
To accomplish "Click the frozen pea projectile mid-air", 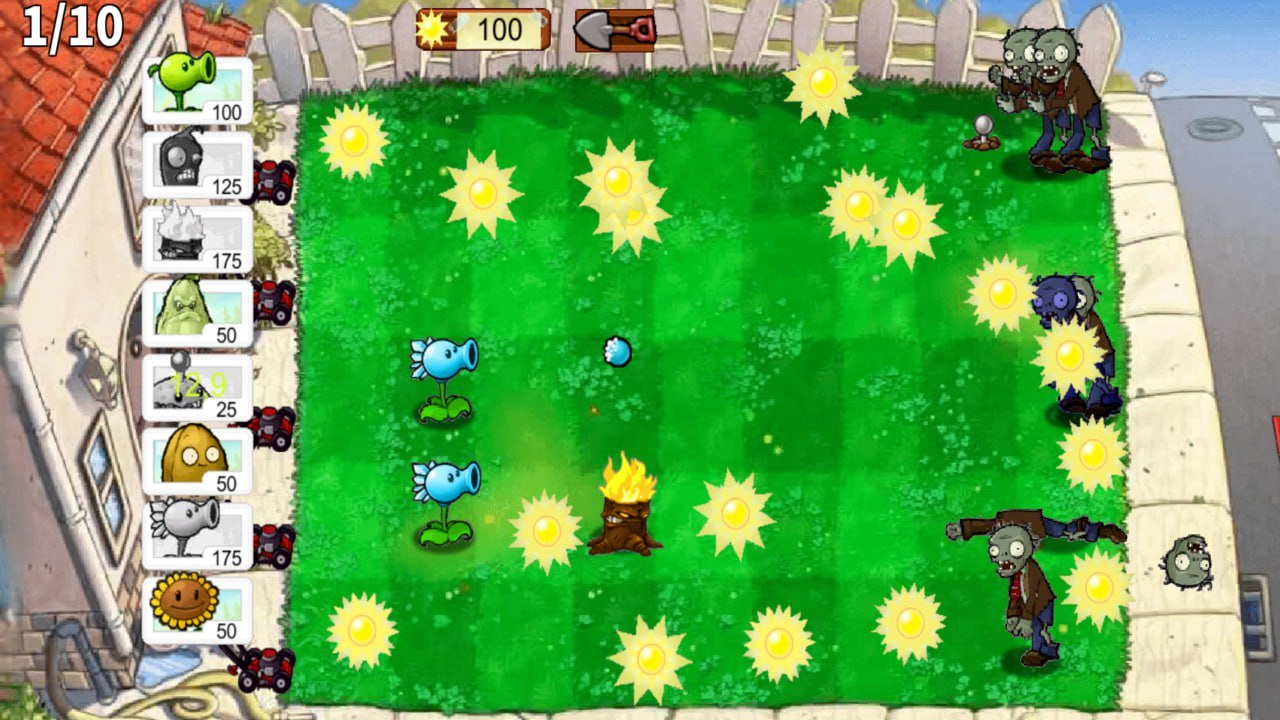I will click(618, 352).
